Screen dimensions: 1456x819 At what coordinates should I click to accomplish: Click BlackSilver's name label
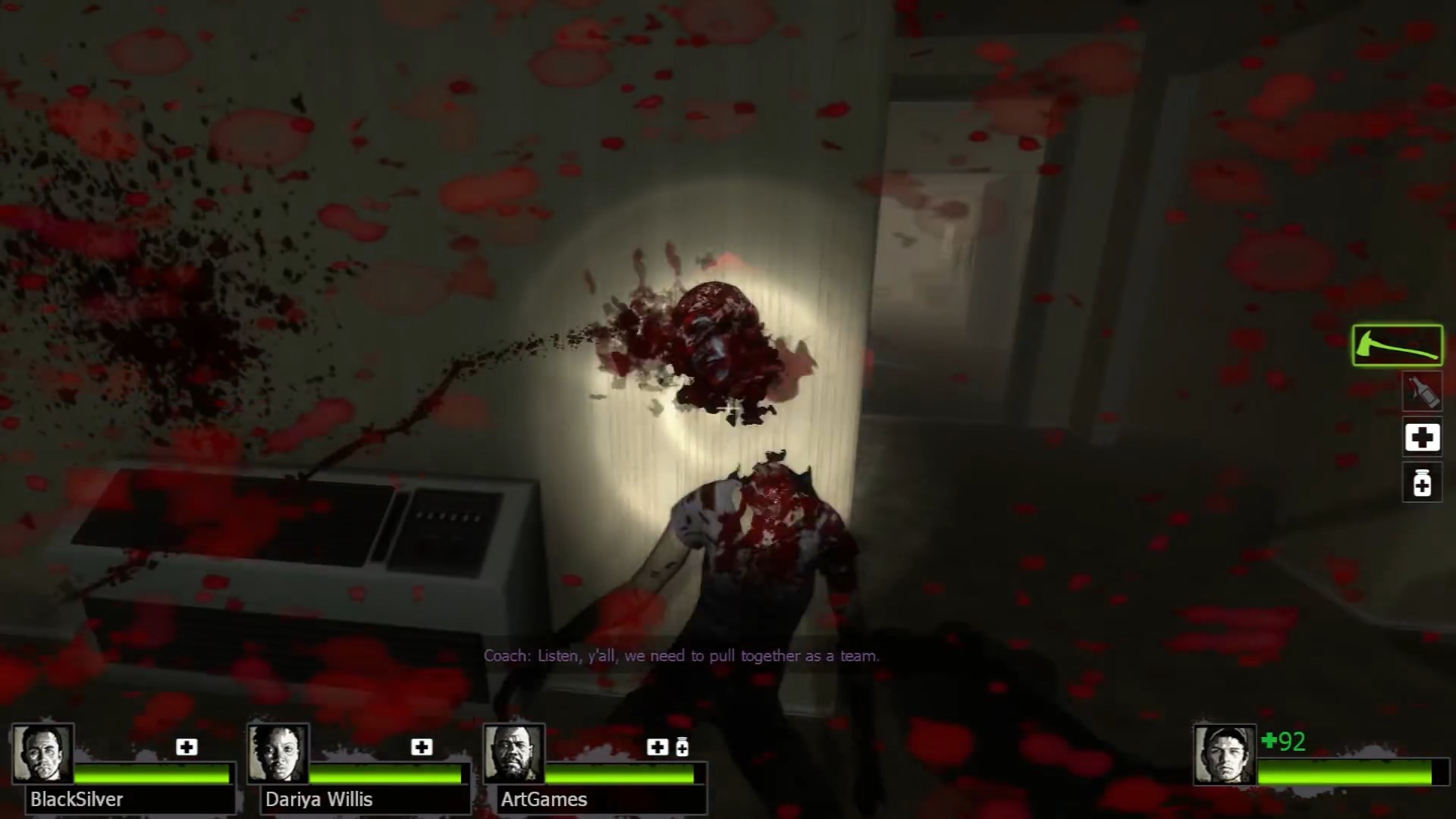point(76,799)
